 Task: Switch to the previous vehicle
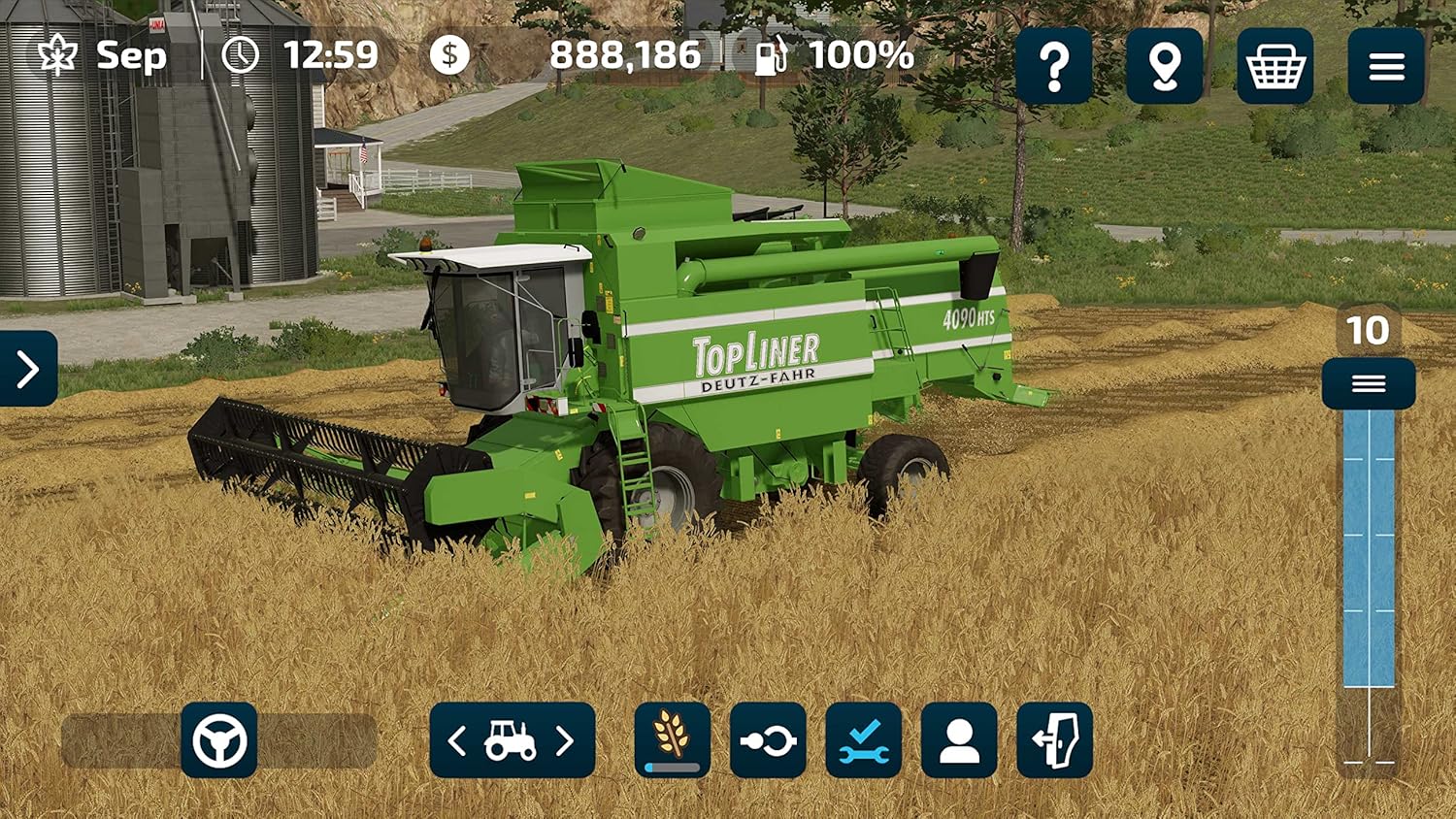pos(456,740)
